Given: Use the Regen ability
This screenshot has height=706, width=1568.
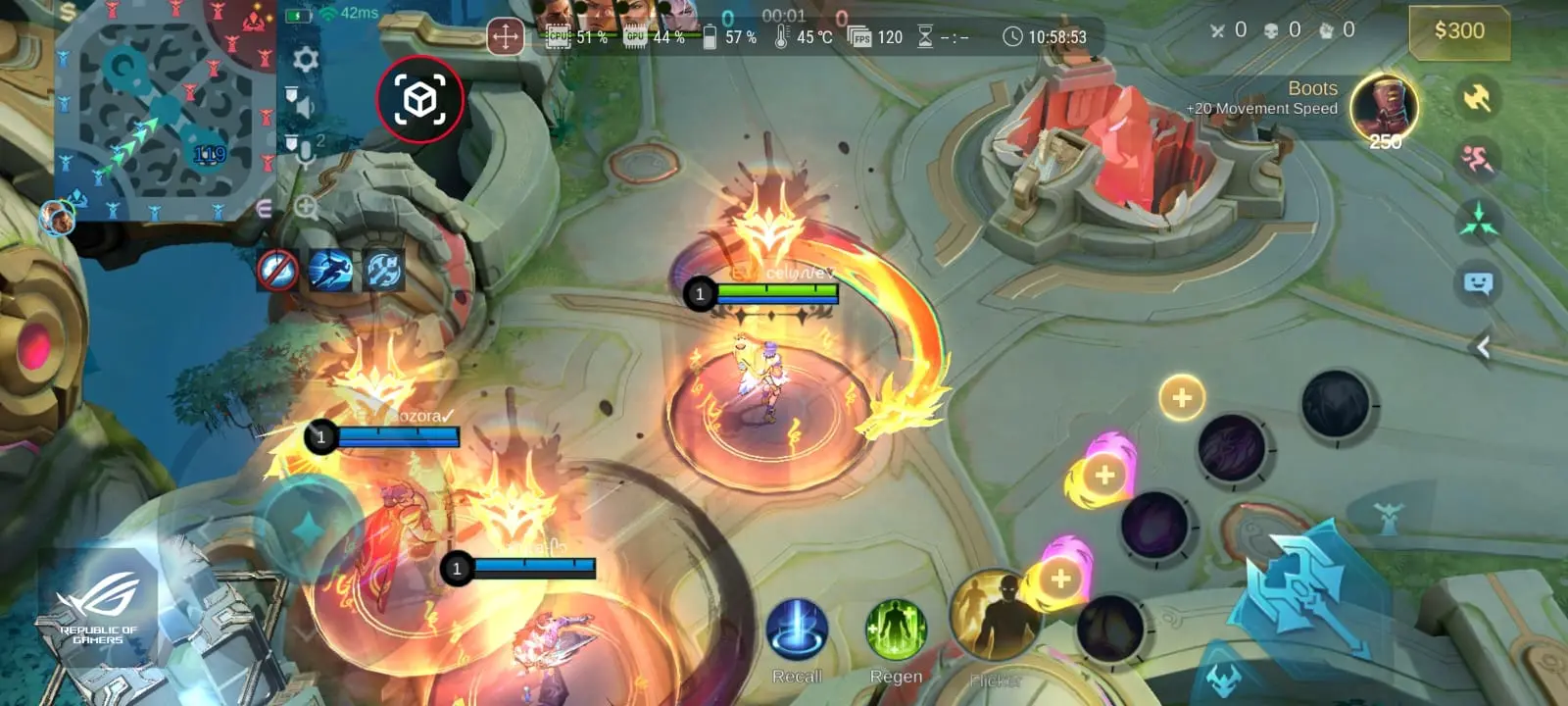Looking at the screenshot, I should click(896, 630).
